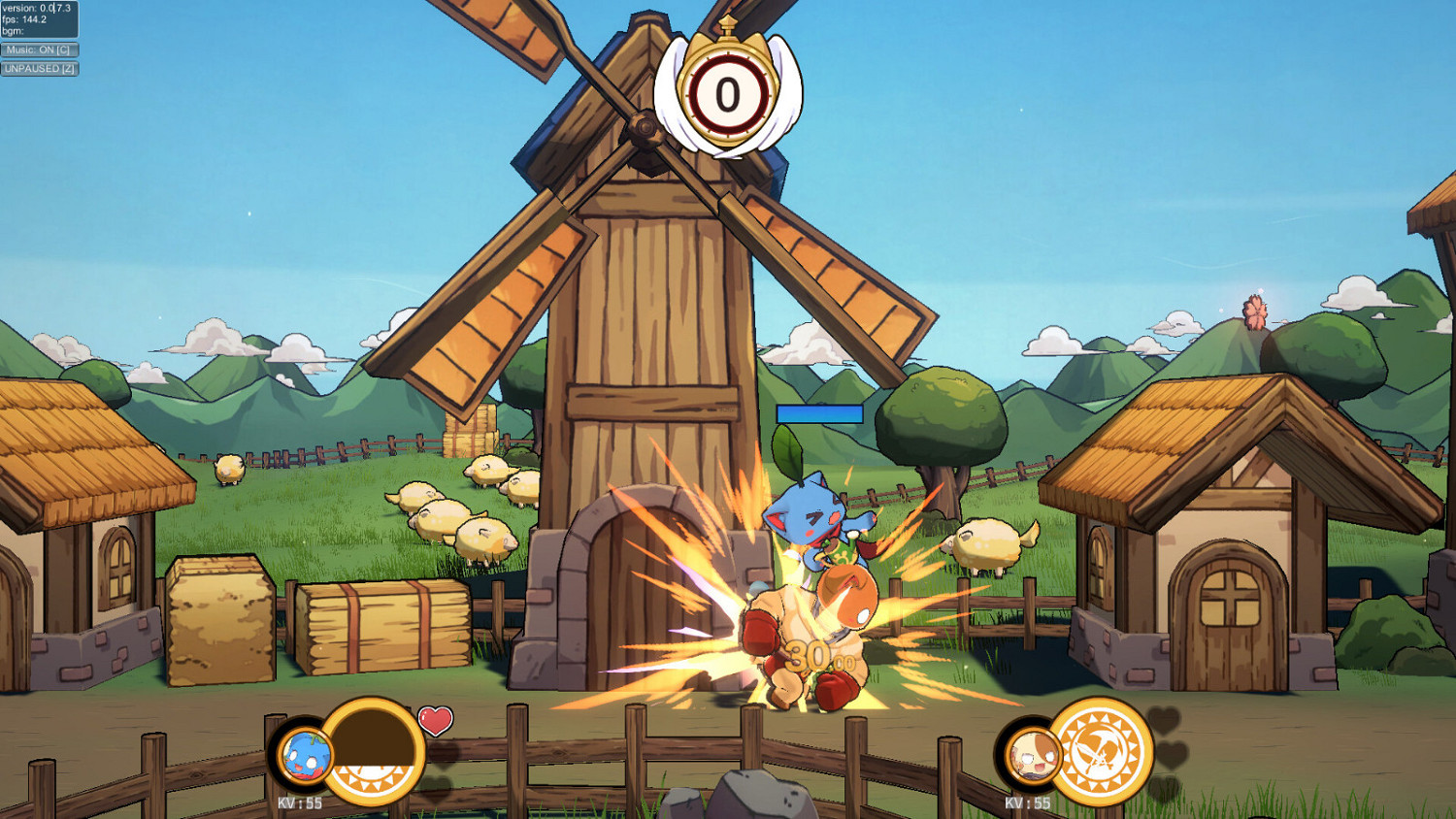Image resolution: width=1456 pixels, height=819 pixels.
Task: Click the right KV:55 kill value label
Action: coord(1028,803)
